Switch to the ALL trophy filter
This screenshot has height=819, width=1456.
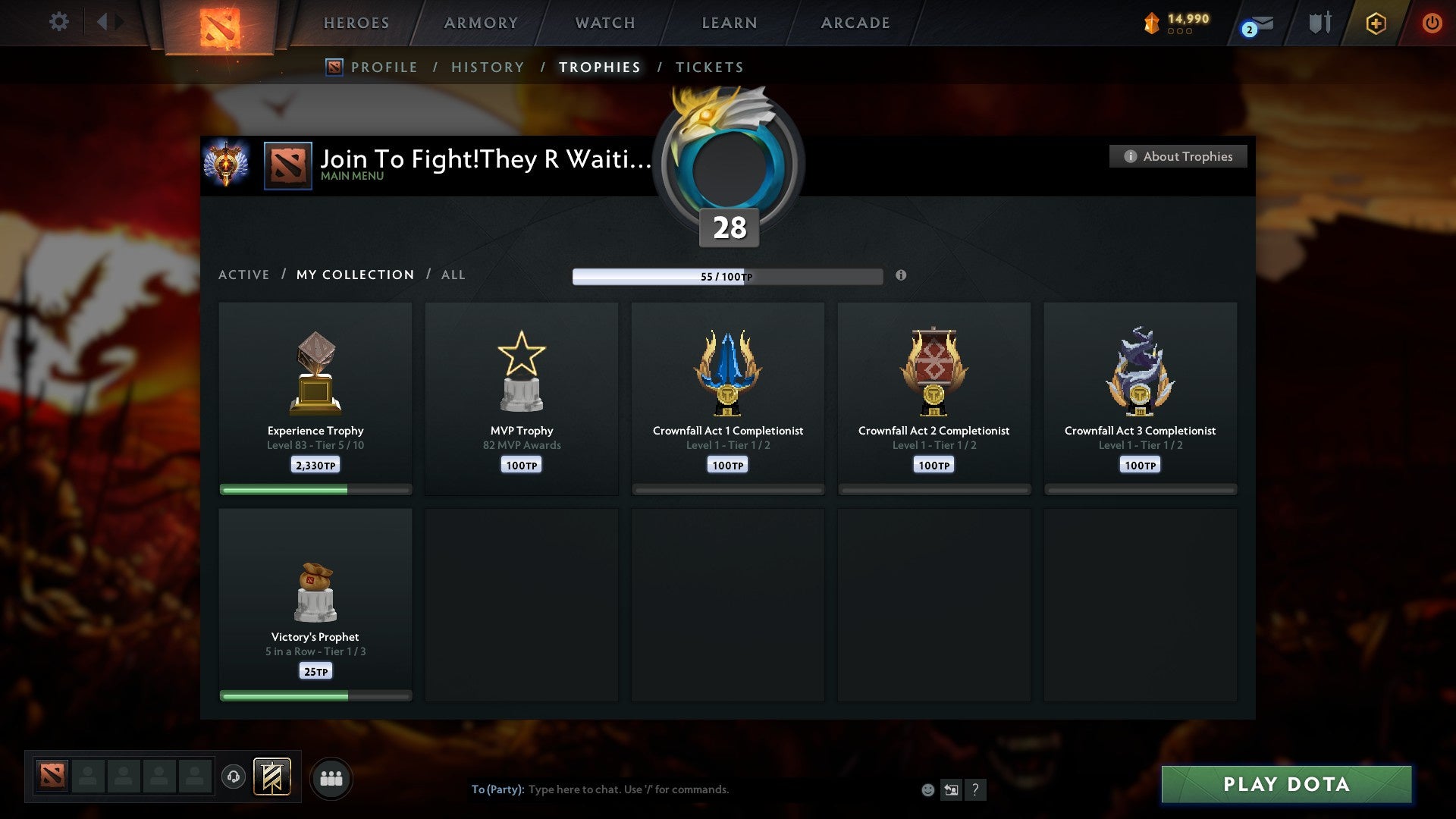tap(453, 275)
